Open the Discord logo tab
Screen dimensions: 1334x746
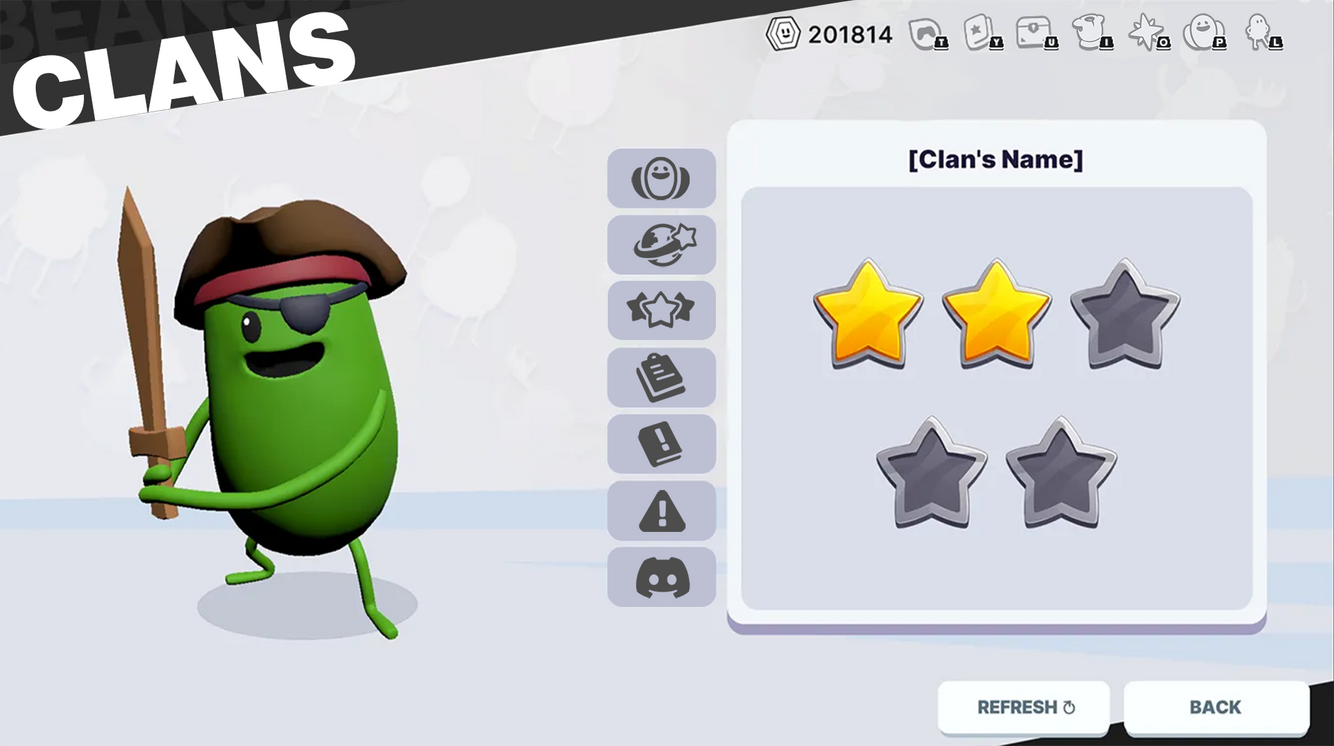(x=661, y=577)
